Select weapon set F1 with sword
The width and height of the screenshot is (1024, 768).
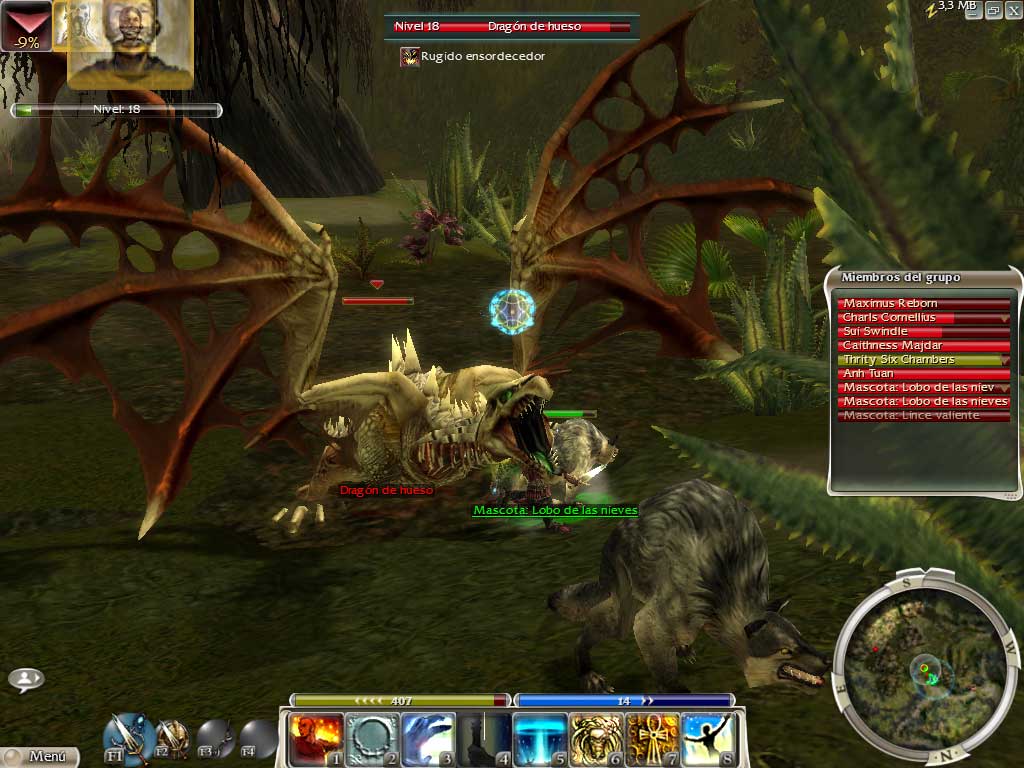129,737
